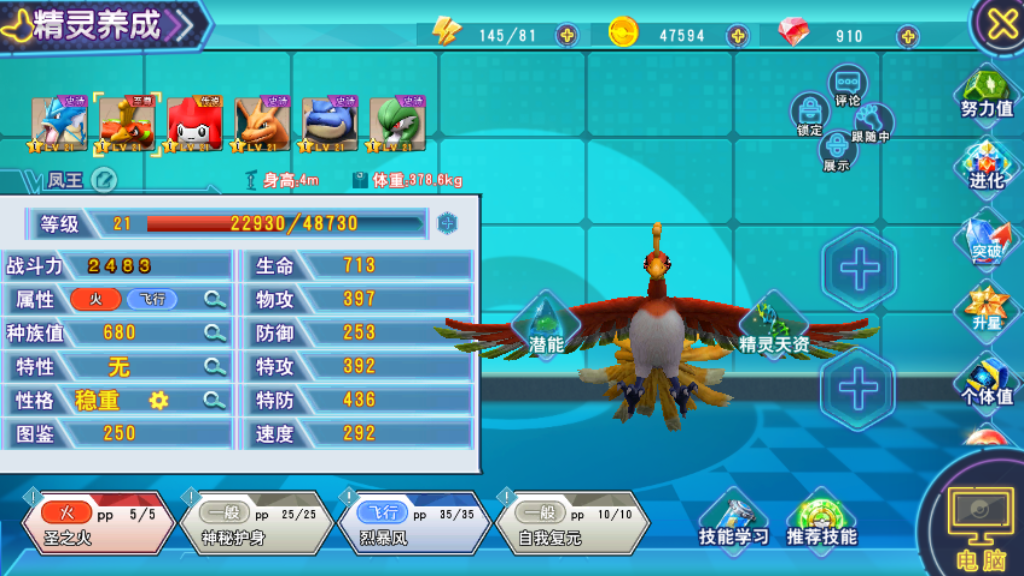Close the 精灵养成 screen with the X button
This screenshot has width=1024, height=576.
point(1001,24)
